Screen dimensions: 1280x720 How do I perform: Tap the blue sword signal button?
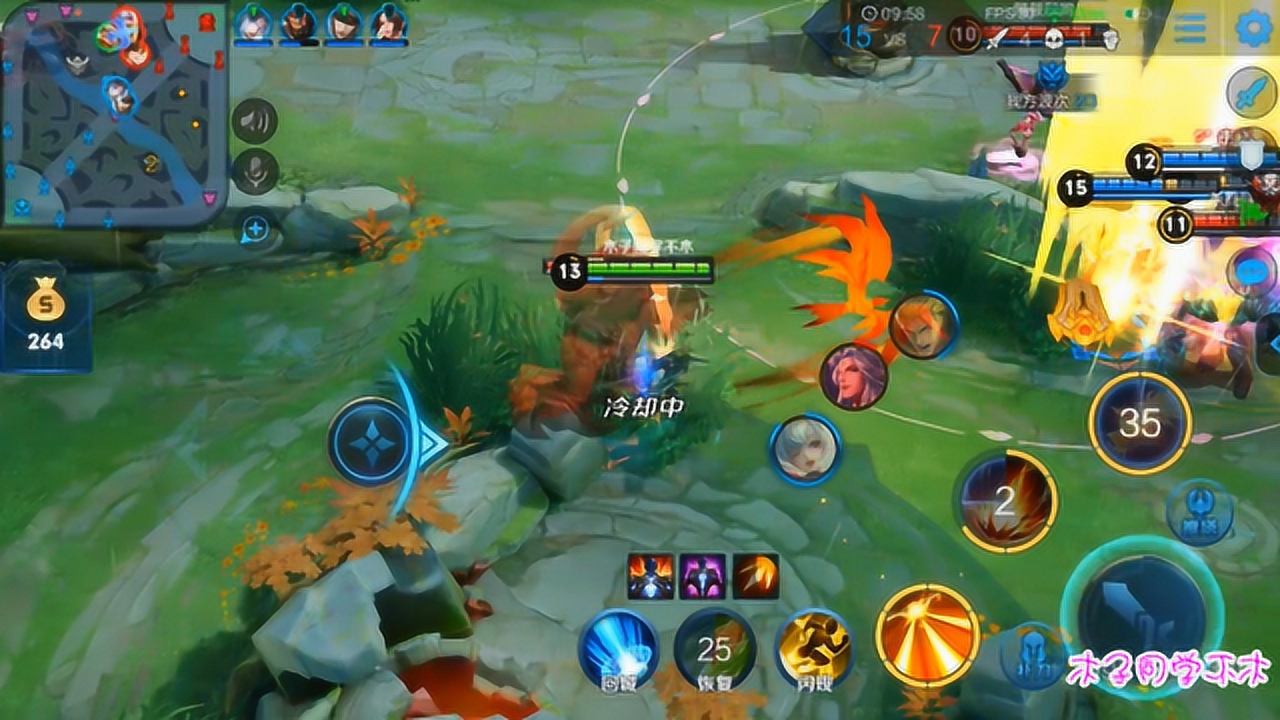pos(1251,94)
